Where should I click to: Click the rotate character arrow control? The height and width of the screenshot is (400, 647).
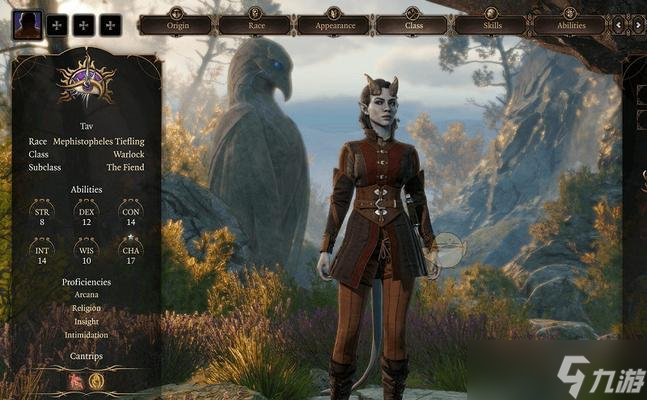pyautogui.click(x=449, y=250)
